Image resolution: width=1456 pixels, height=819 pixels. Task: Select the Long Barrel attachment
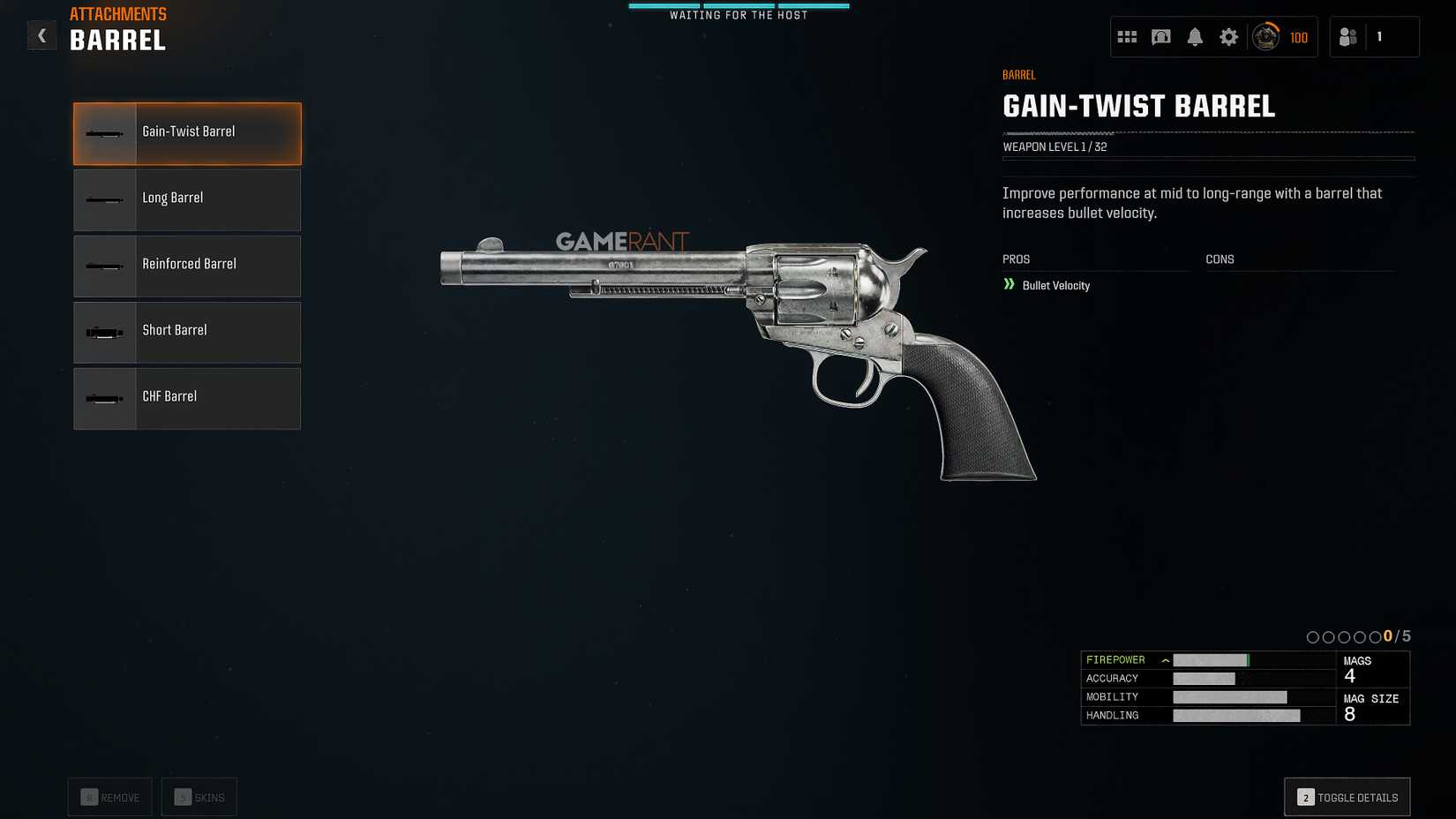[187, 199]
